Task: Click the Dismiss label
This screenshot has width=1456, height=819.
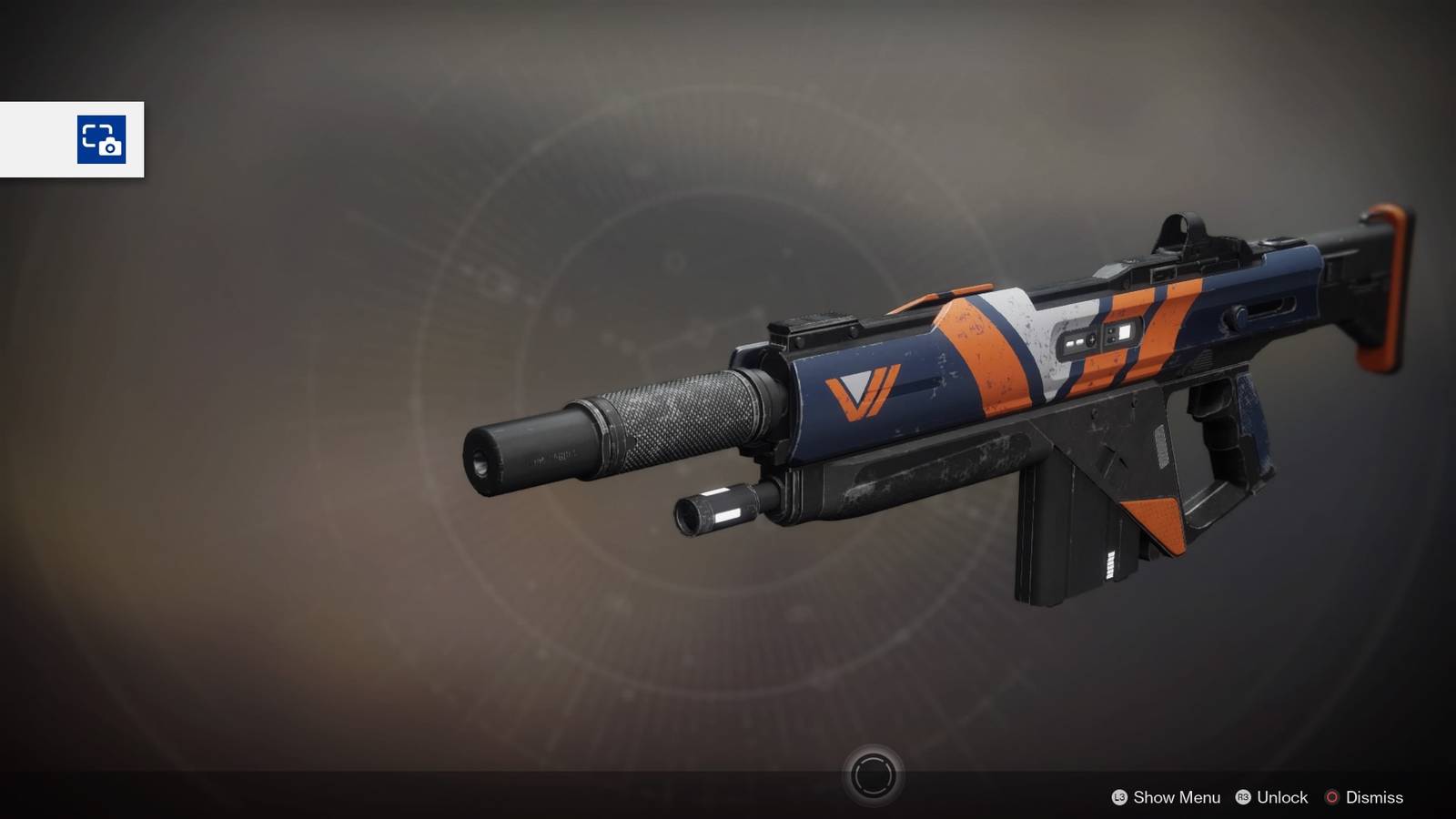Action: [x=1375, y=798]
